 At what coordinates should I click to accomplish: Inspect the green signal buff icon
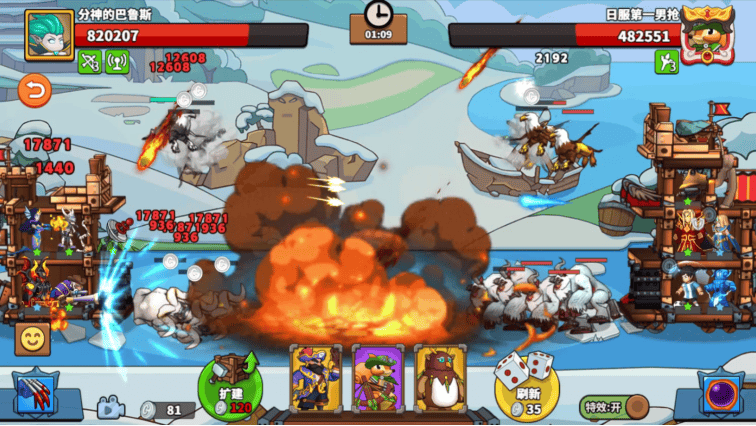pyautogui.click(x=117, y=62)
